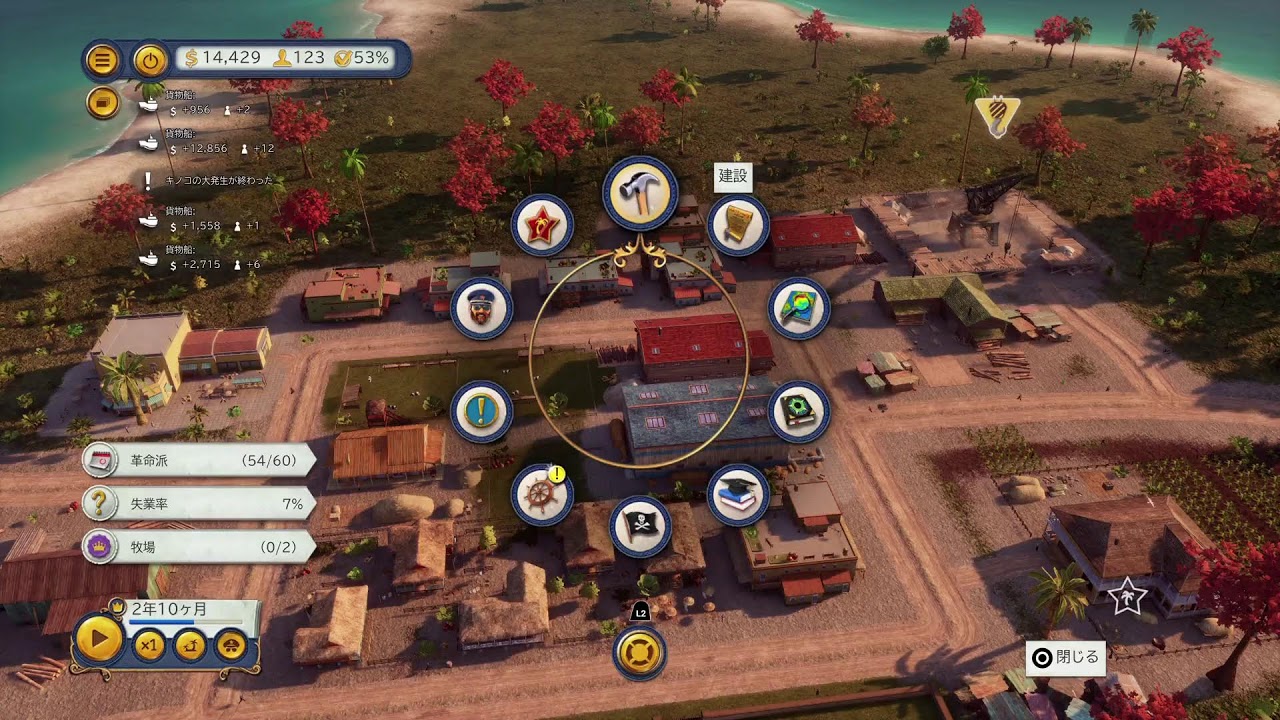Open the hamburger menu button
This screenshot has width=1280, height=720.
point(102,60)
